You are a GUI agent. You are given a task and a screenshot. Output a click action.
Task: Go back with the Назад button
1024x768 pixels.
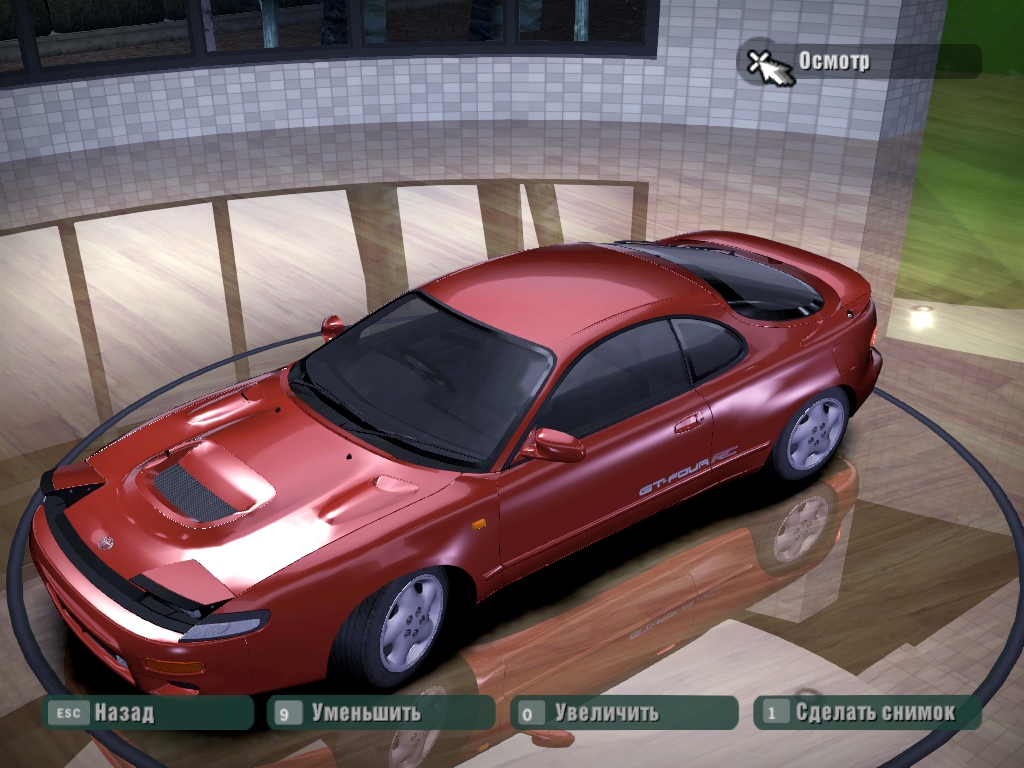click(148, 713)
